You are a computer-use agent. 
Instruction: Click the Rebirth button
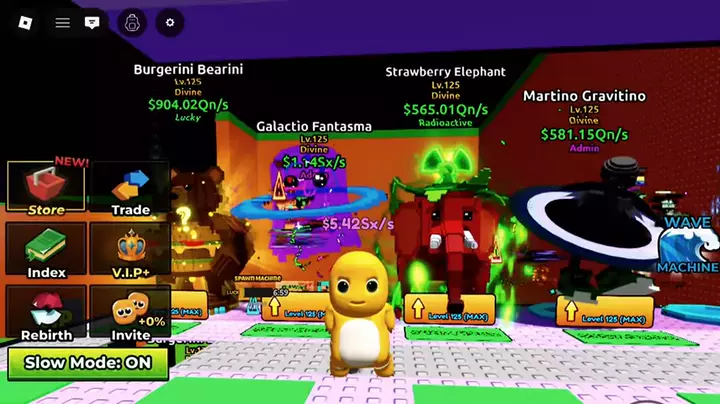tap(46, 314)
